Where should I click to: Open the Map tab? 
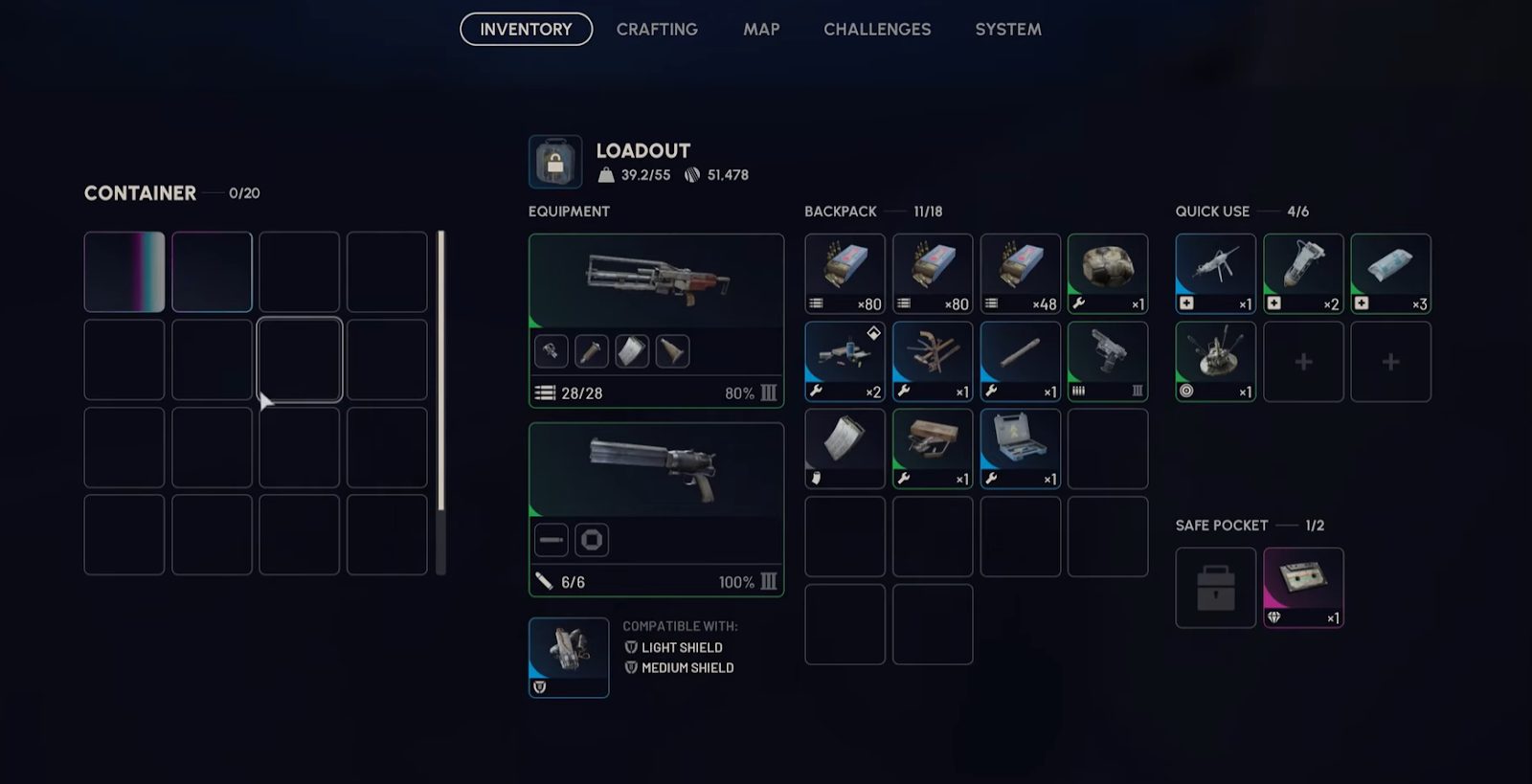pos(761,30)
